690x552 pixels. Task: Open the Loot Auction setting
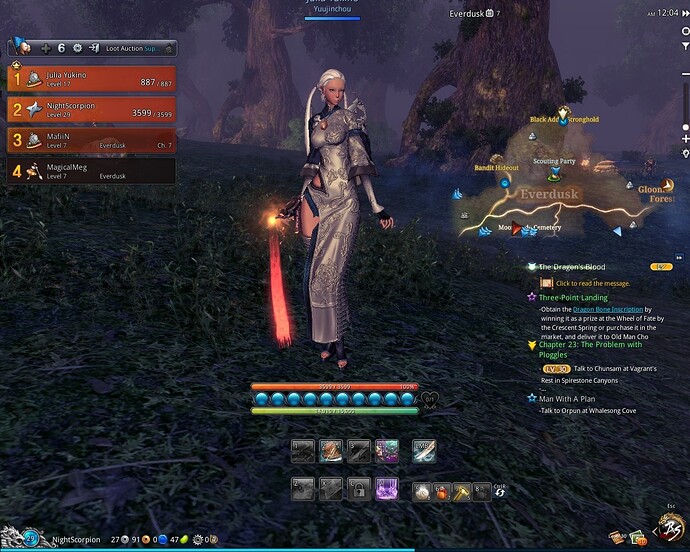pos(136,48)
